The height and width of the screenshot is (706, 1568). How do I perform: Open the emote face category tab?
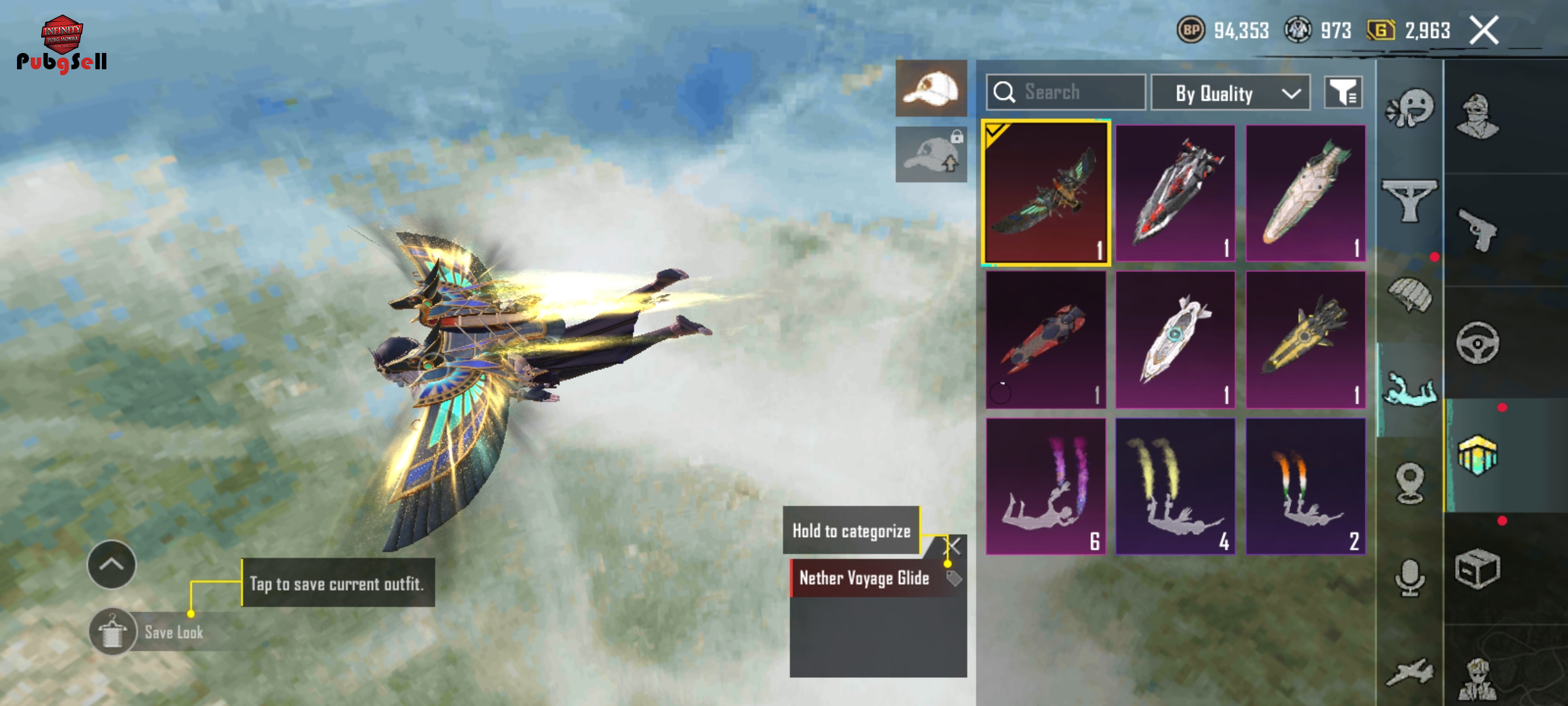point(1410,108)
